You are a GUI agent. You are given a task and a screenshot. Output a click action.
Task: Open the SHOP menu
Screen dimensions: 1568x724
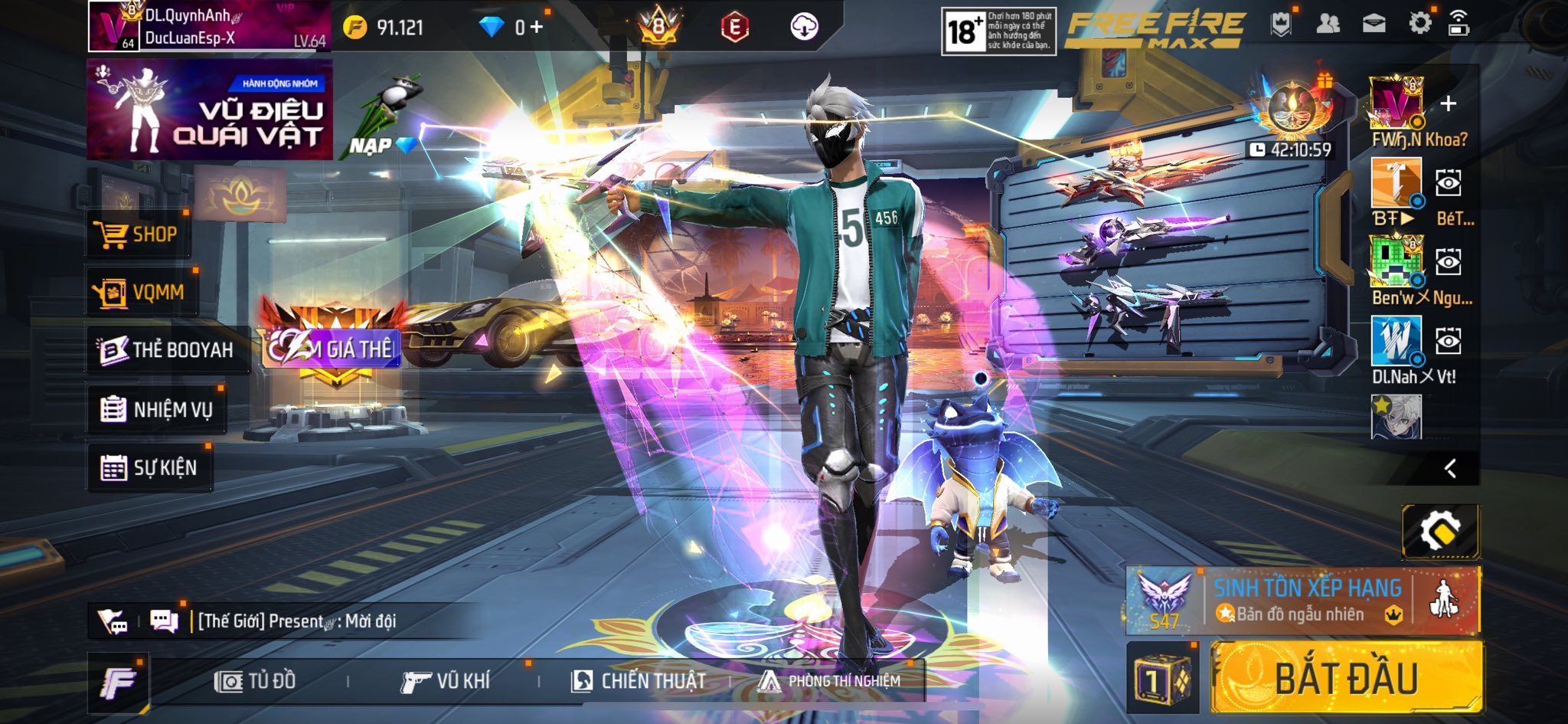136,234
